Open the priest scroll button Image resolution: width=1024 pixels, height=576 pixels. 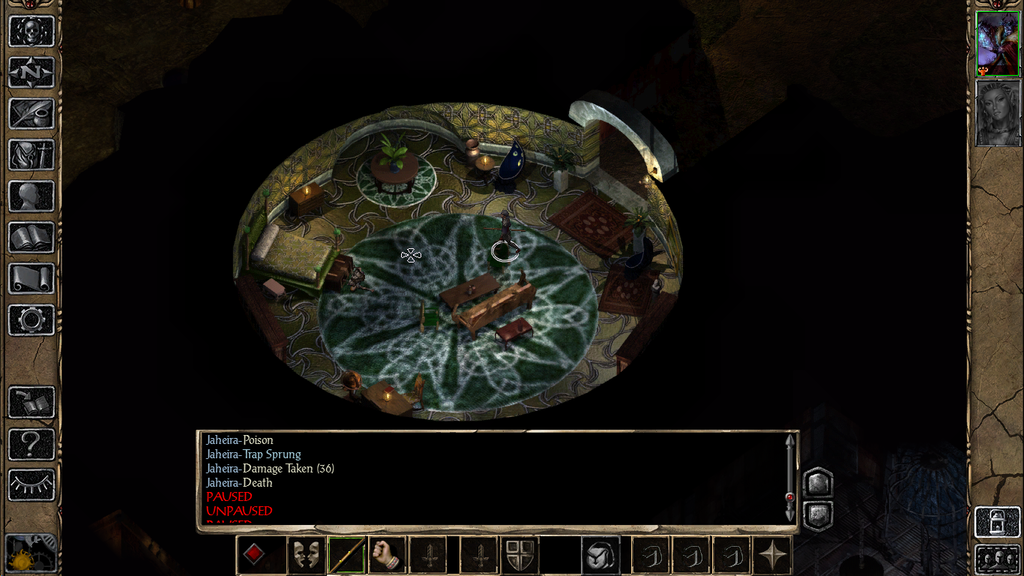[31, 278]
